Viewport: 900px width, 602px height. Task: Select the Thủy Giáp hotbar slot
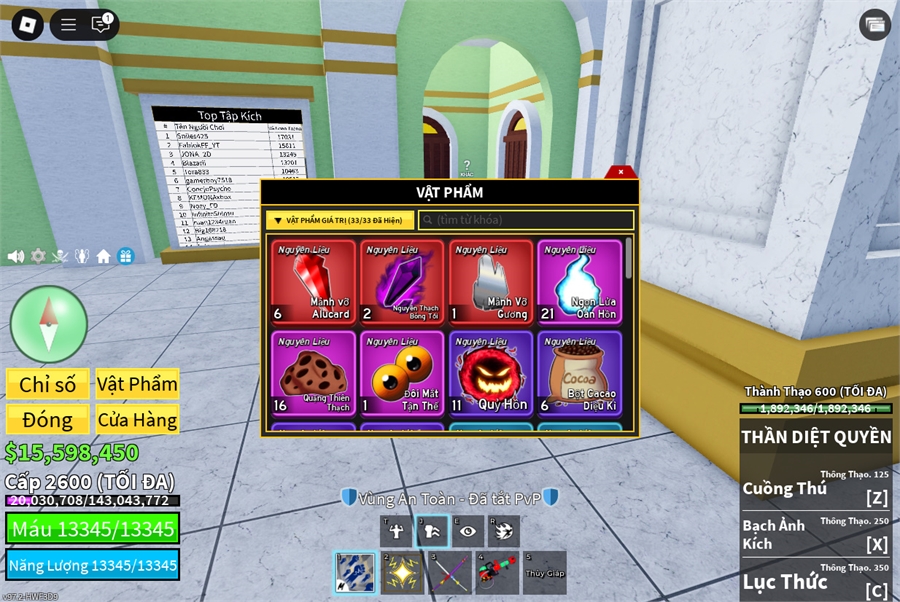pos(544,572)
